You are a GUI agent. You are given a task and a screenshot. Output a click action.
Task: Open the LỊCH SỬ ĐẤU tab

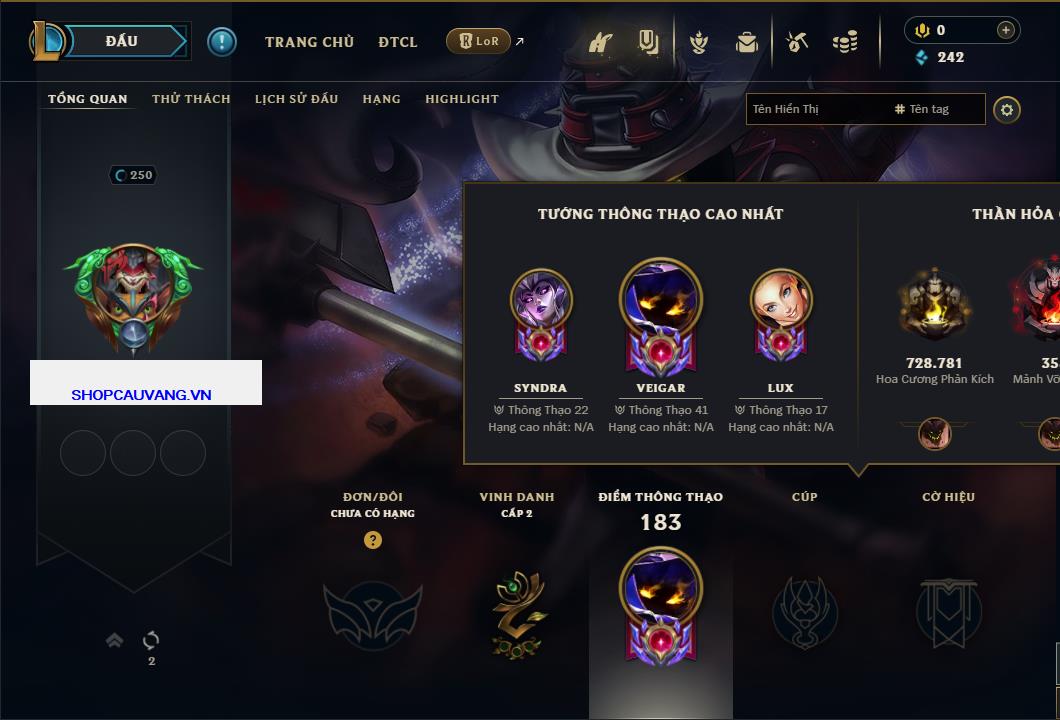296,99
